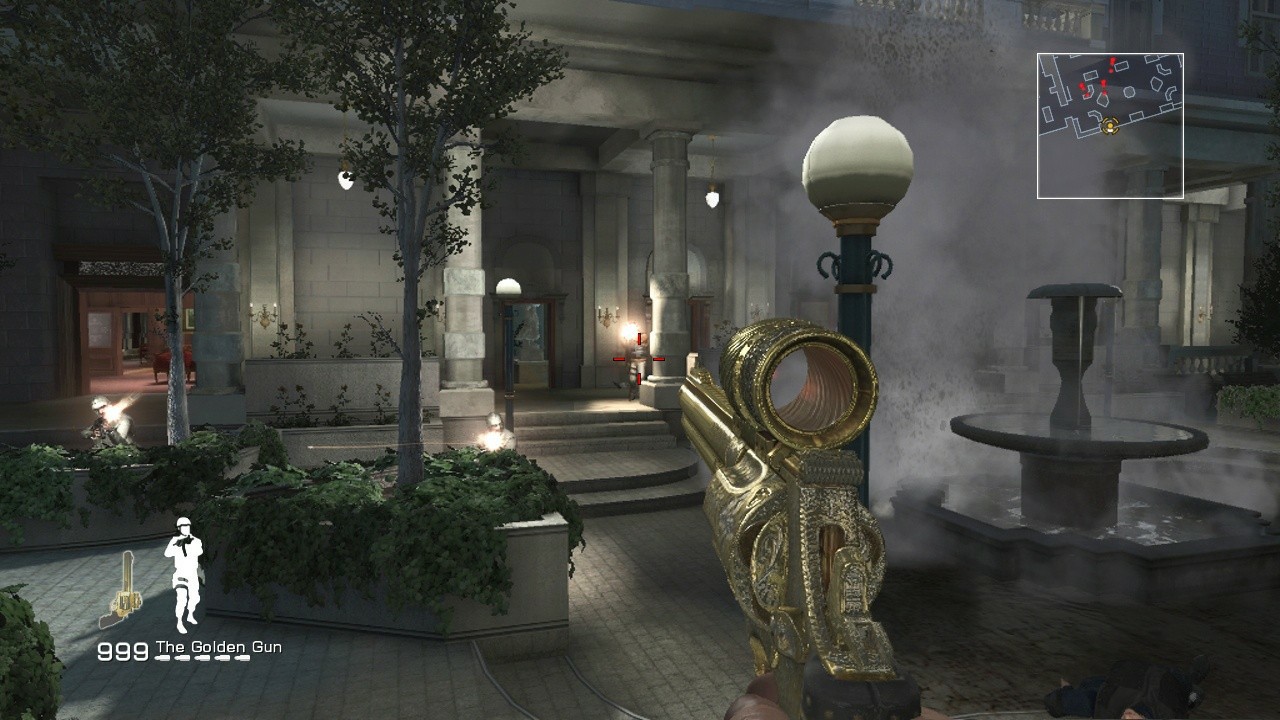Click the last bullet pip in the ammo row
1280x720 pixels.
241,657
